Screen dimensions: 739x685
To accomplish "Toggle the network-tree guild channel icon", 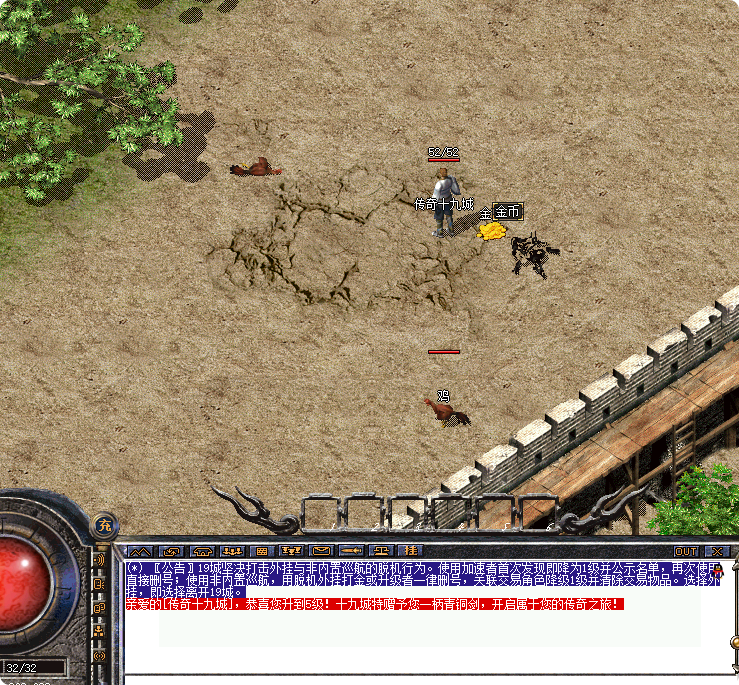I will pos(99,631).
